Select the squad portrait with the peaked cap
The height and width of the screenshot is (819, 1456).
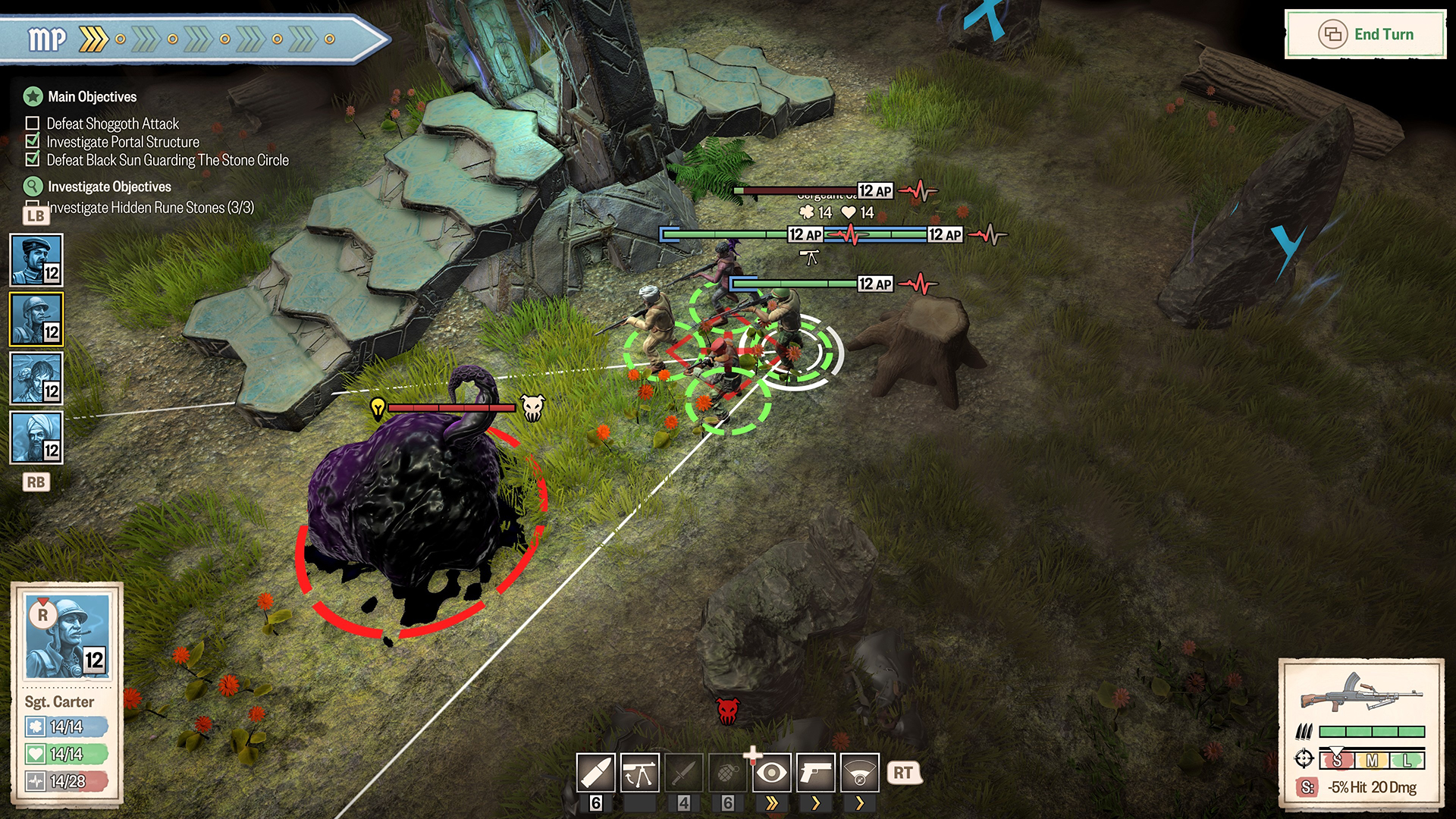point(36,260)
